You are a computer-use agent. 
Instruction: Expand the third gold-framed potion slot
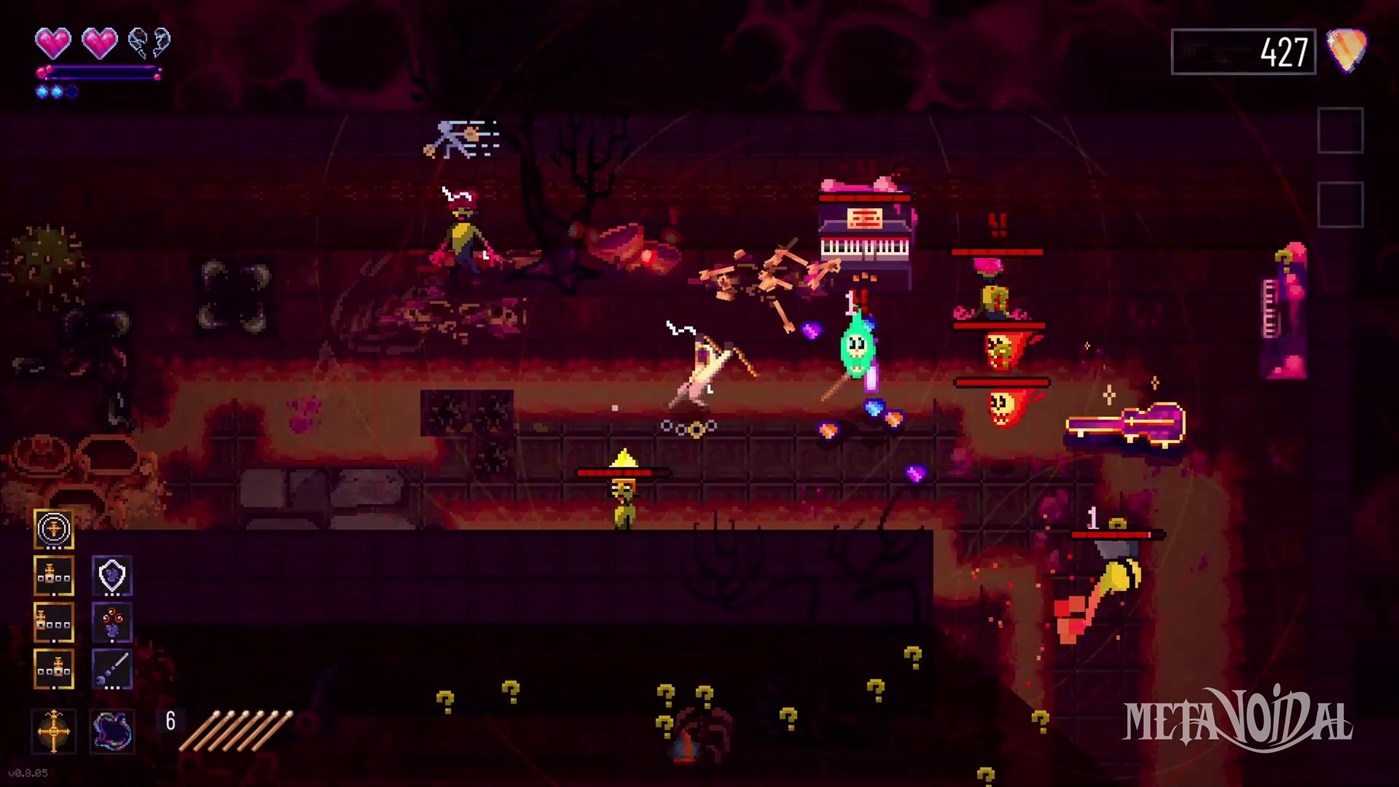(53, 668)
